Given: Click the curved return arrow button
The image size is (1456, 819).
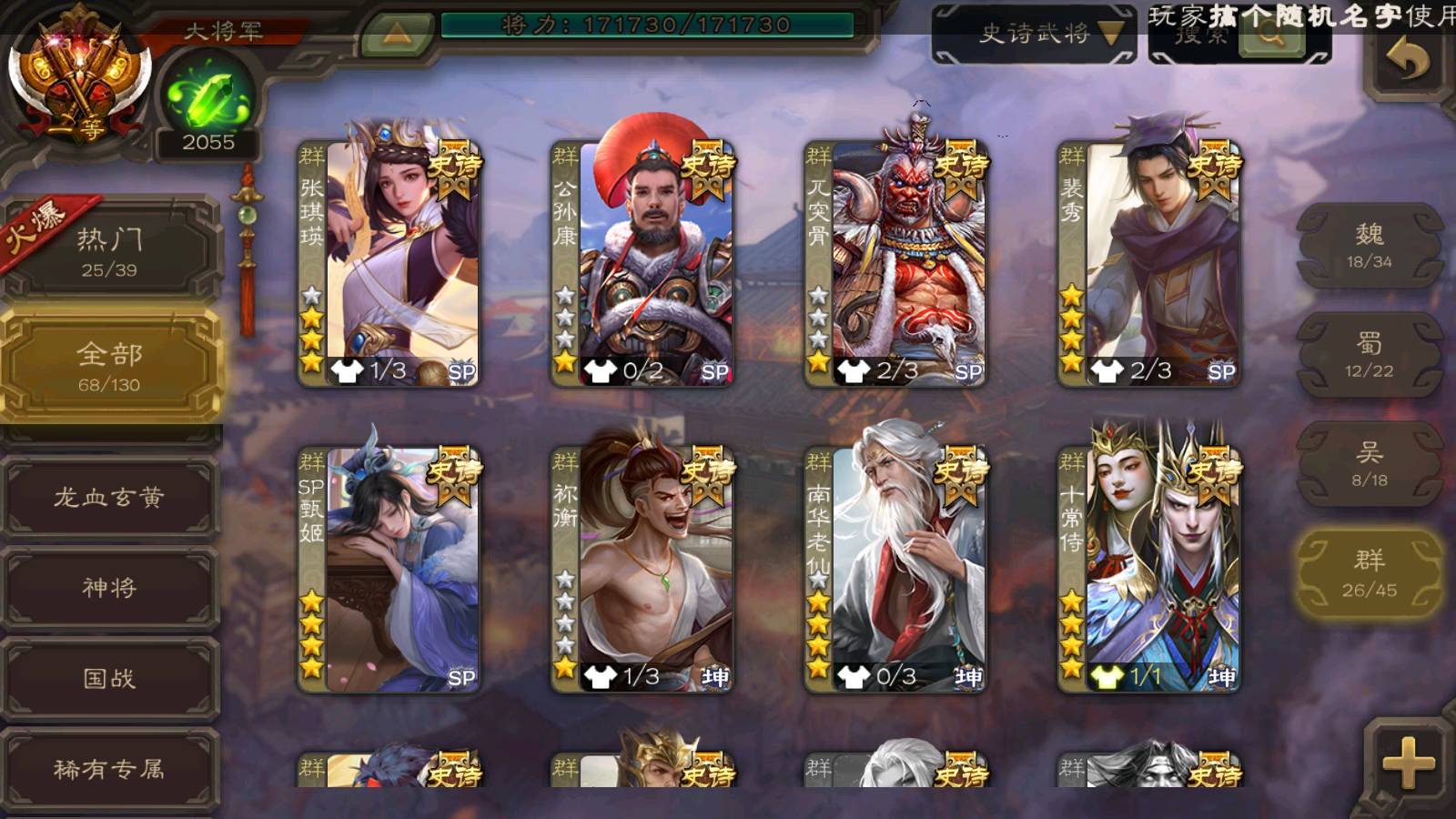Looking at the screenshot, I should tap(1408, 60).
